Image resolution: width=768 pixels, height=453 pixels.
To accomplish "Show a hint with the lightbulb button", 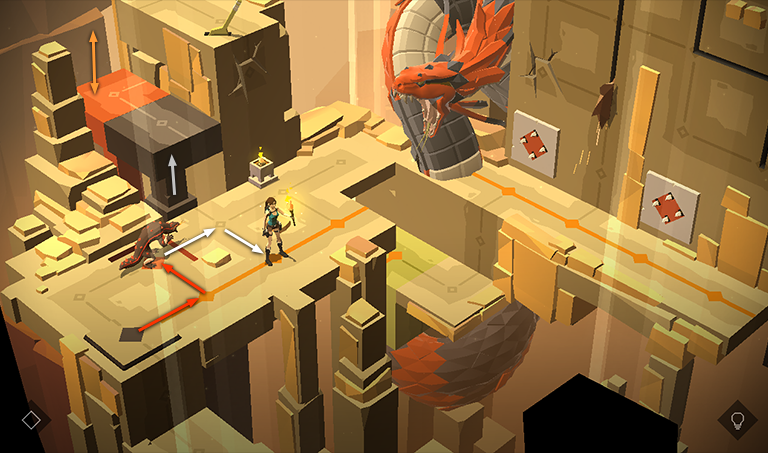I will (737, 420).
